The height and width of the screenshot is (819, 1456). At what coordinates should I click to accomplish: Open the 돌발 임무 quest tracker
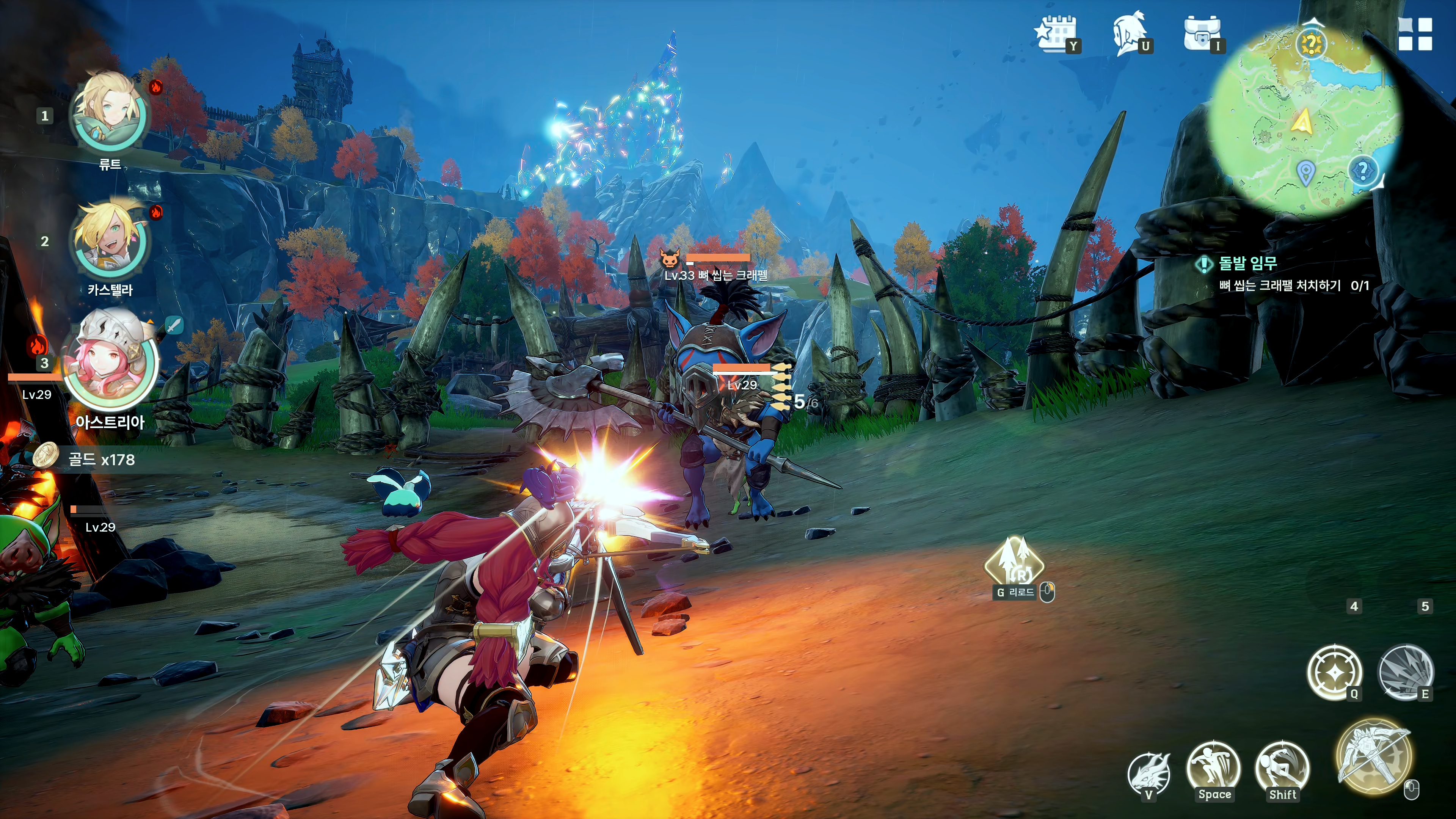(x=1247, y=264)
